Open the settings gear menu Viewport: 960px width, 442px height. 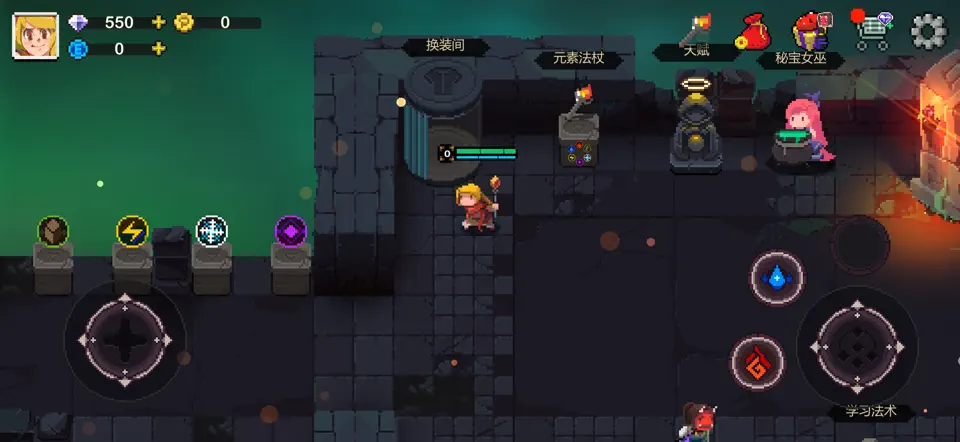coord(928,32)
